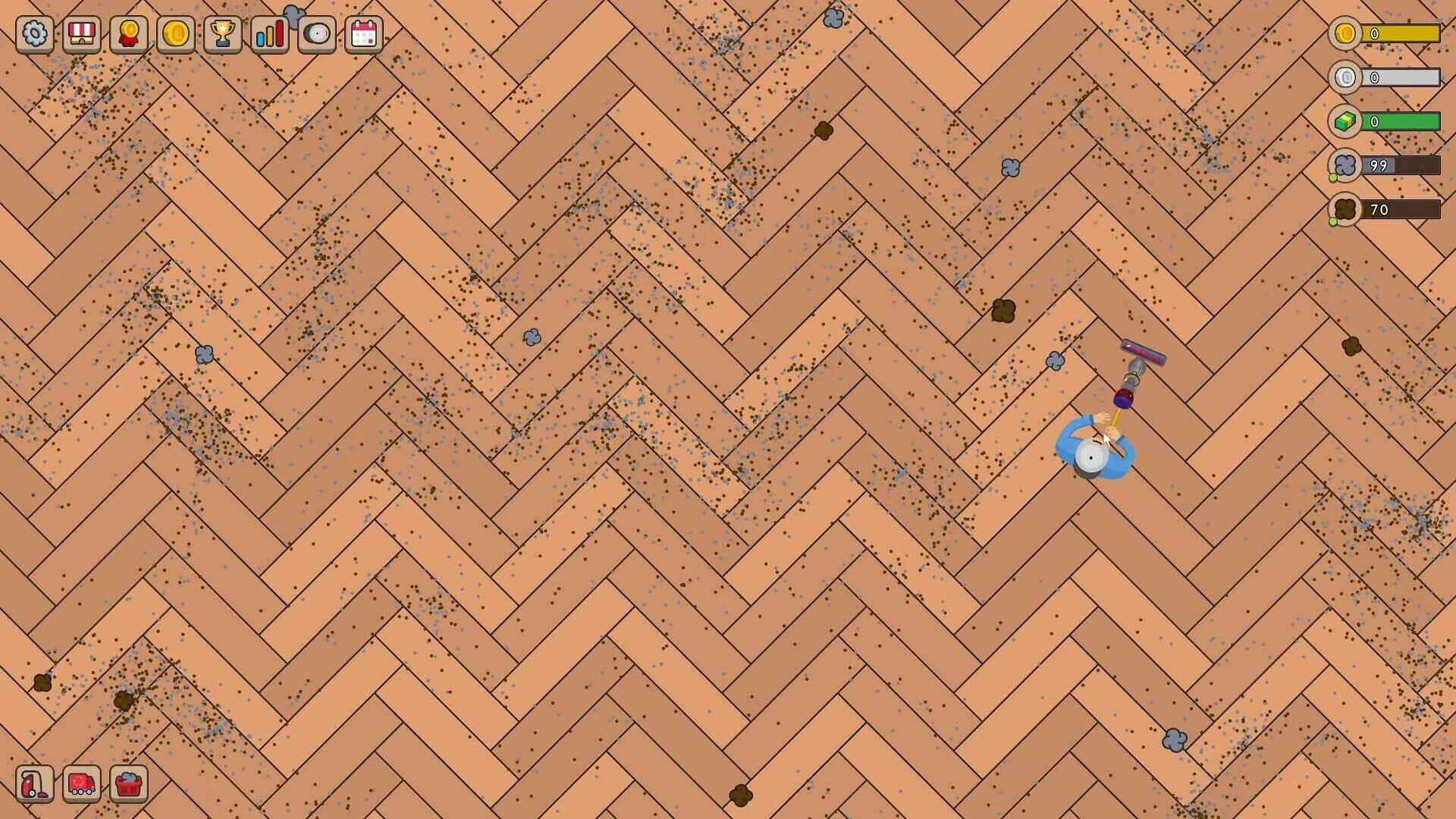This screenshot has height=819, width=1456.
Task: Open the garbage truck icon
Action: pos(82,784)
